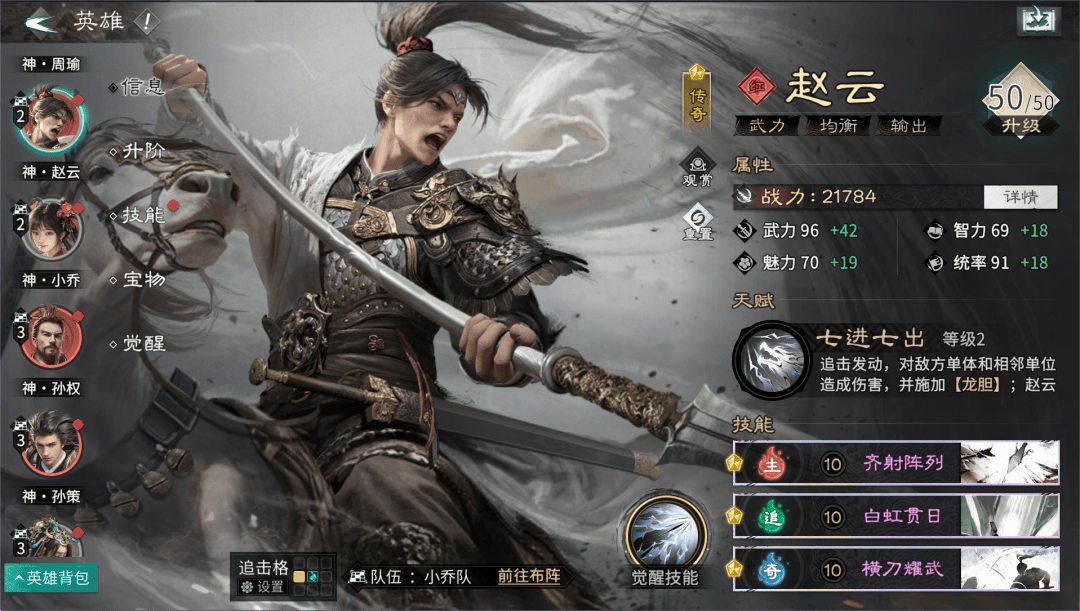Go back using the top-left arrow
Screen dimensions: 1080x611
[38, 21]
